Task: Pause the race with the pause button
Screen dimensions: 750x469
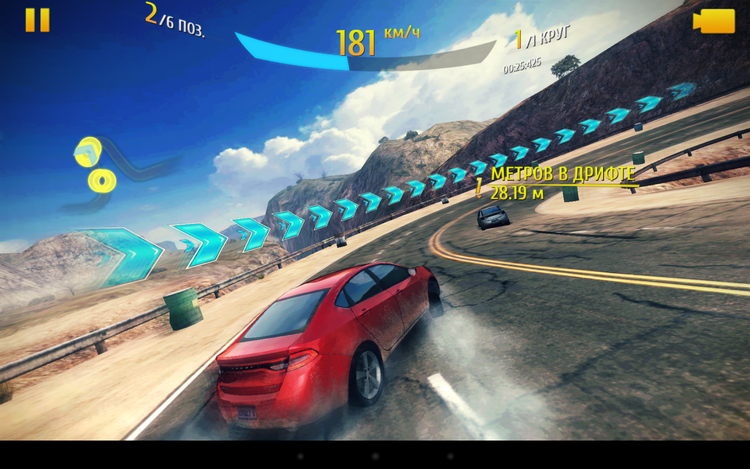Action: click(37, 20)
